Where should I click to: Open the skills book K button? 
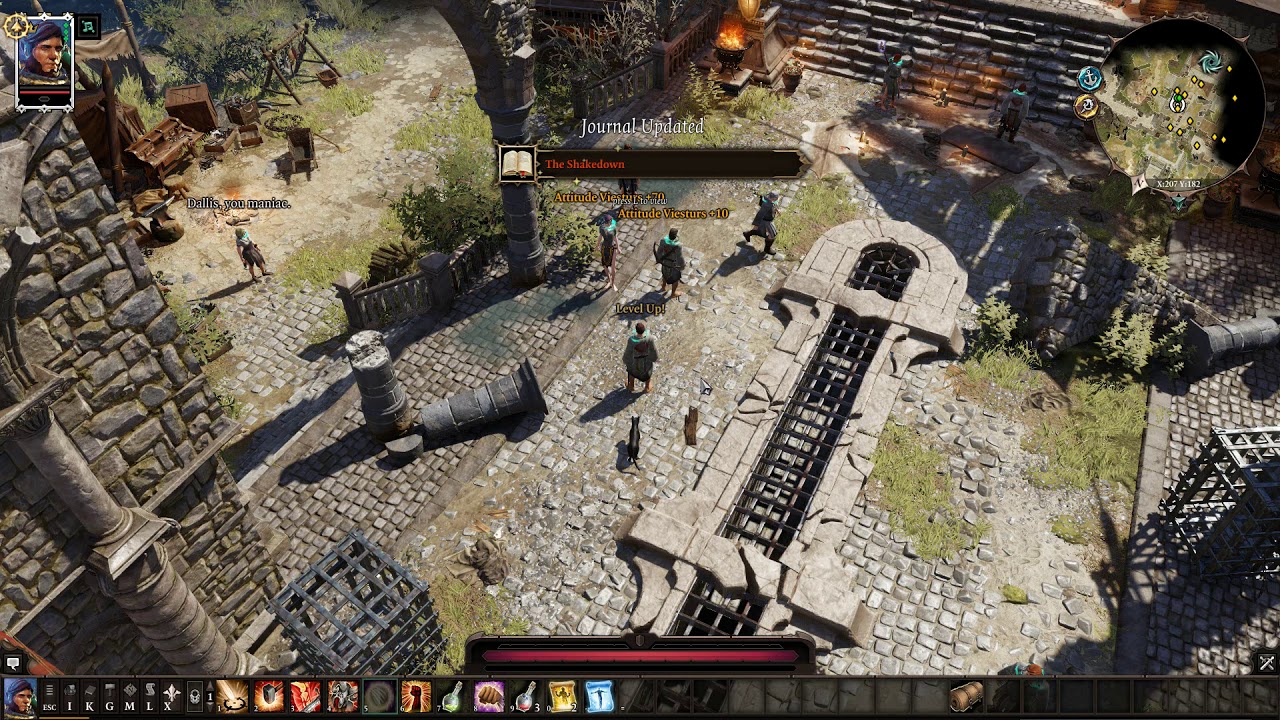90,695
